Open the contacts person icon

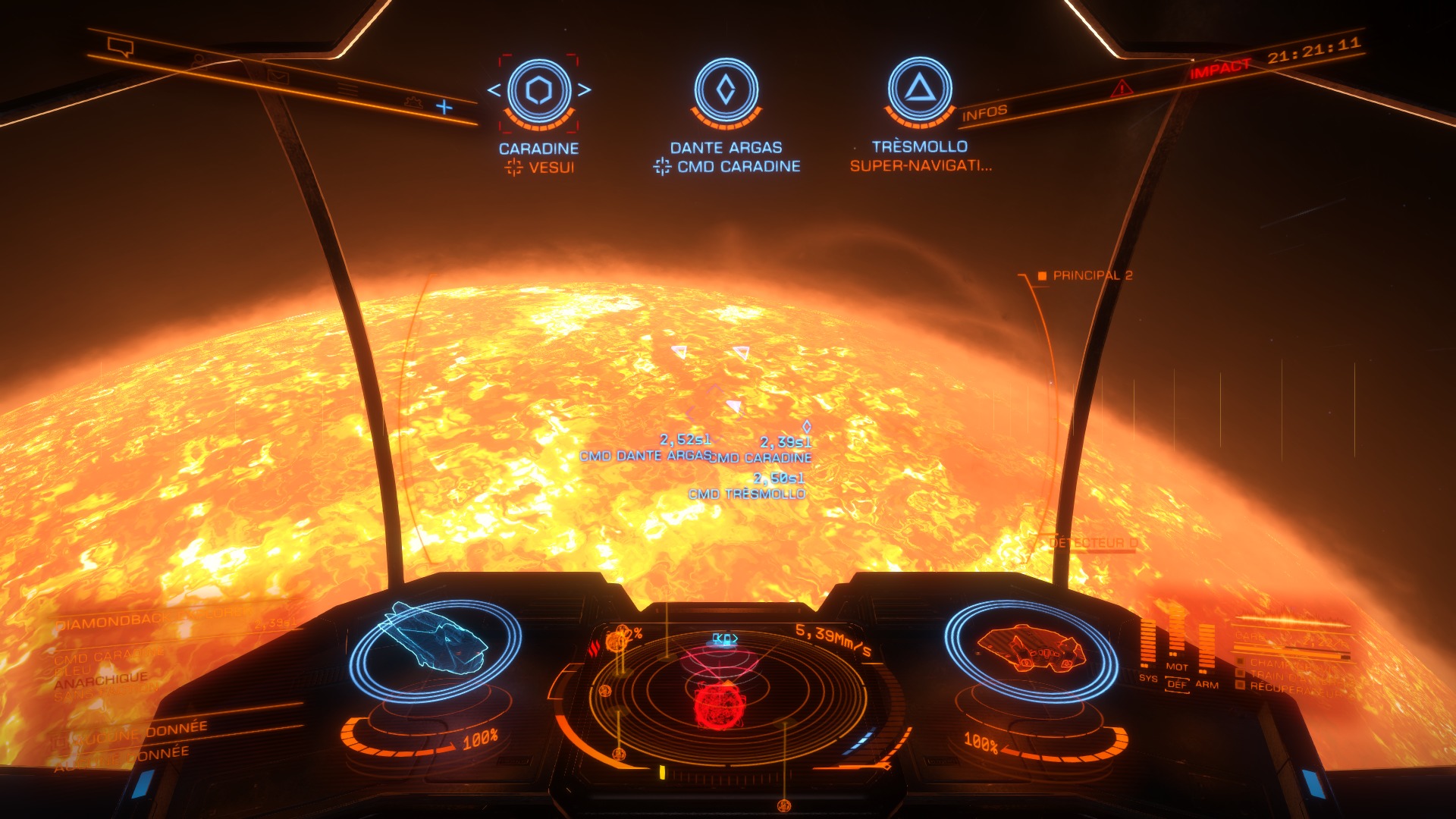[199, 61]
